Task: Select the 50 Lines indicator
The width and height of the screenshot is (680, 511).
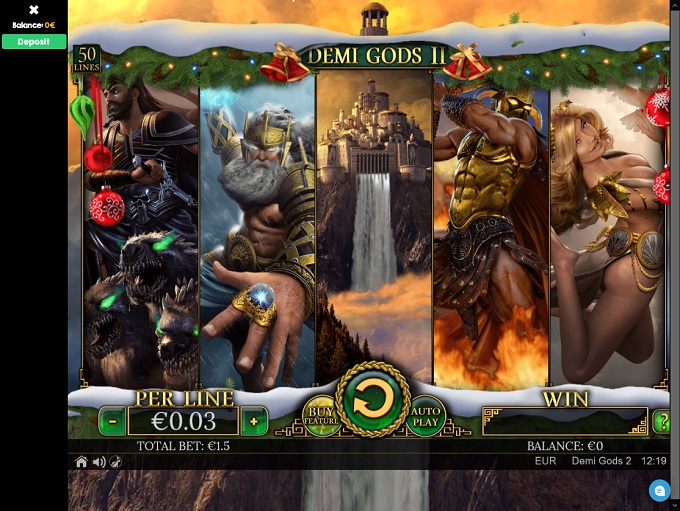Action: click(87, 59)
